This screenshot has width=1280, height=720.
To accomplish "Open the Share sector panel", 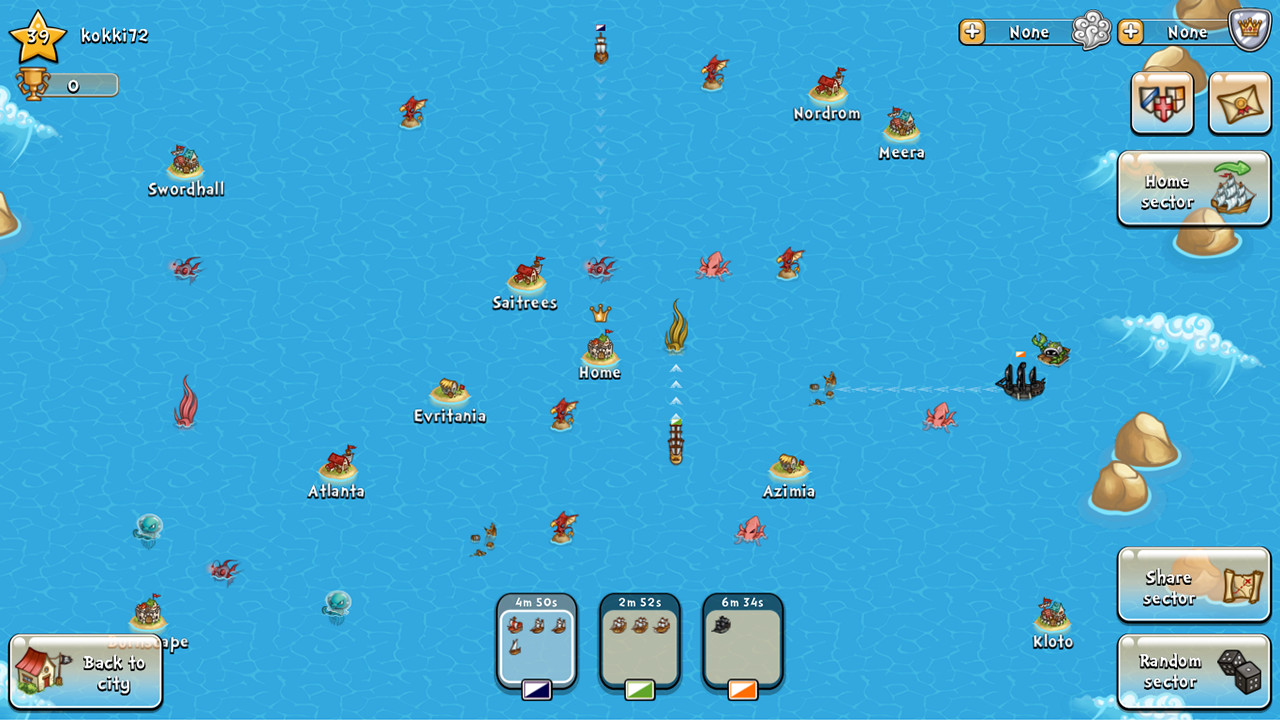I will tap(1193, 584).
